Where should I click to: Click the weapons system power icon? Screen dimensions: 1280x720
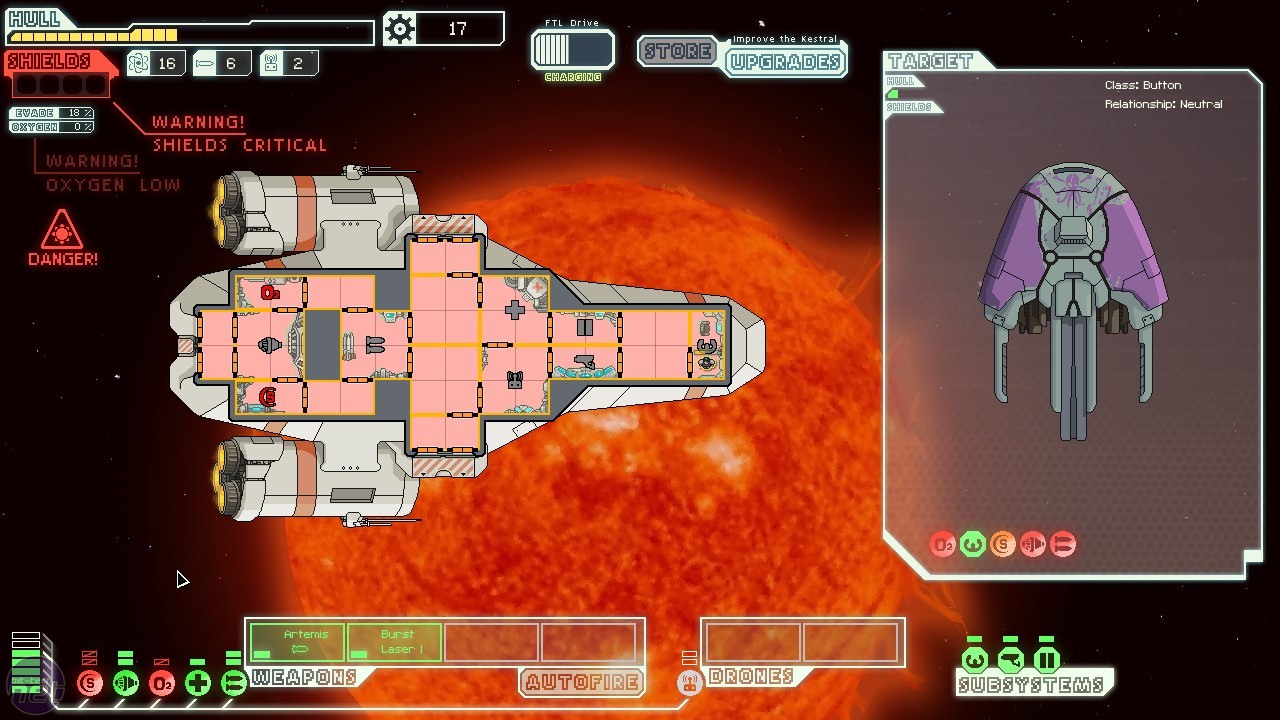233,684
